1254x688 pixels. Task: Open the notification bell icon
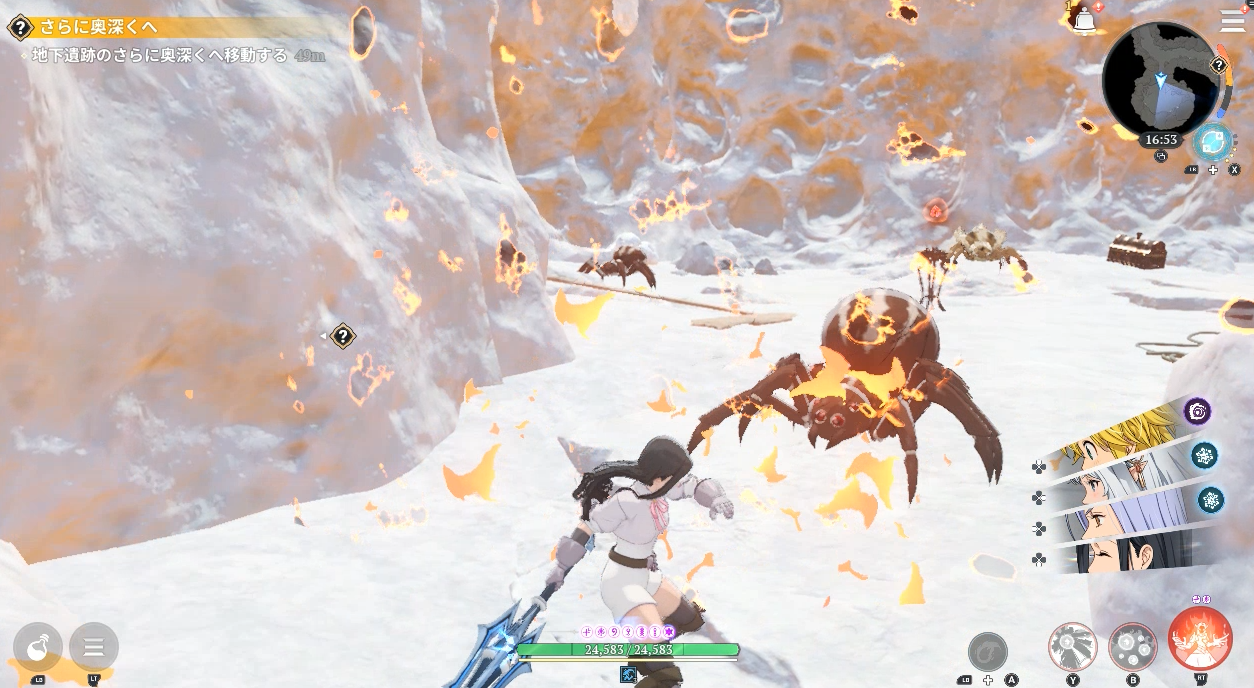click(x=1083, y=19)
